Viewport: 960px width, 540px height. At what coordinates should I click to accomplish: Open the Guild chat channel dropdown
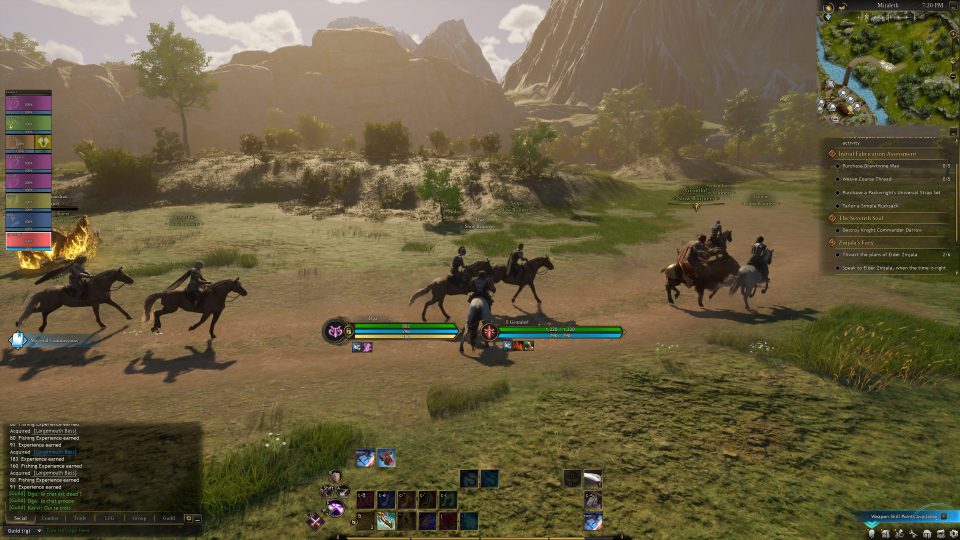[x=21, y=530]
